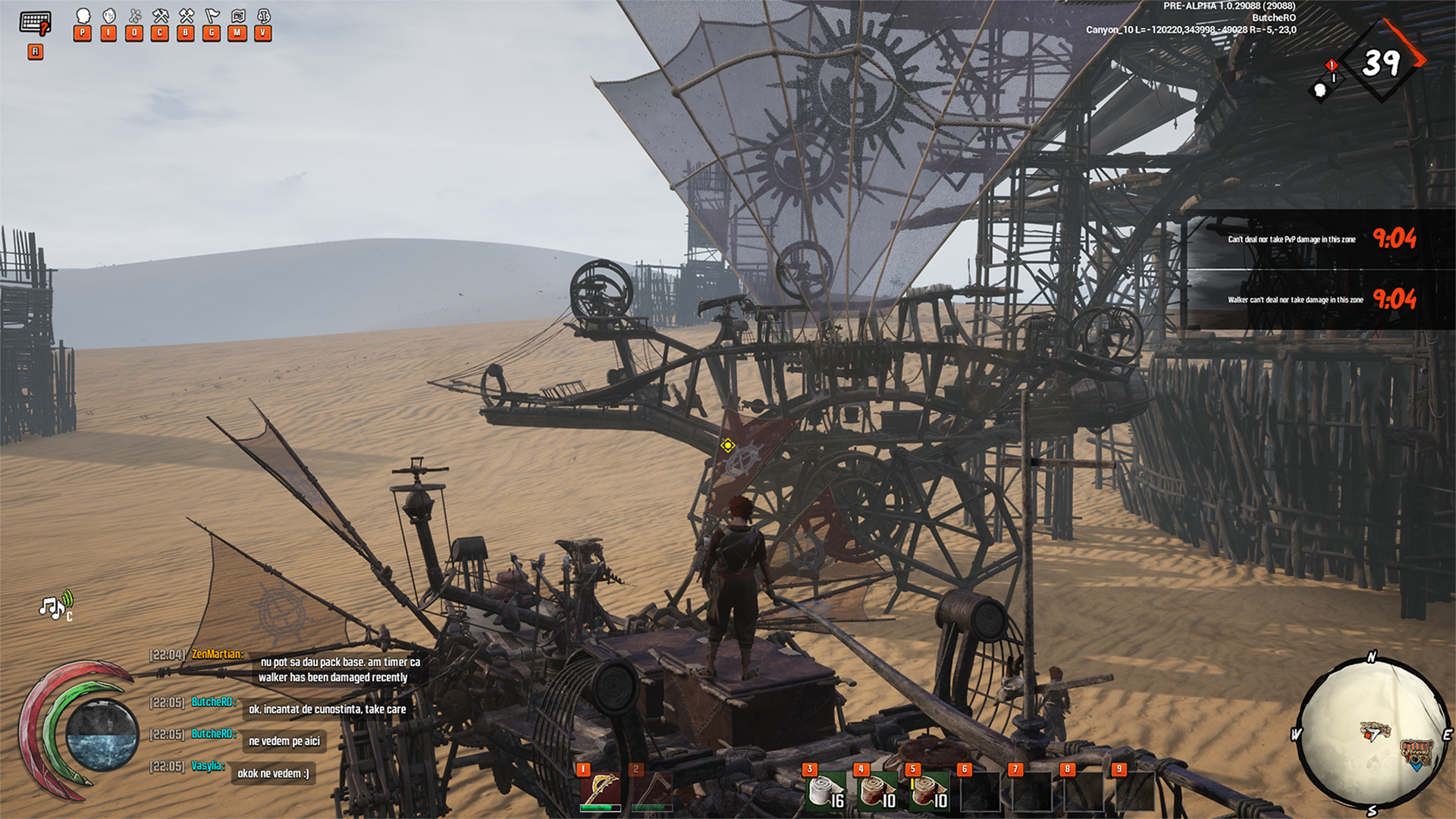The width and height of the screenshot is (1456, 819).
Task: Toggle the voice chat headset icon
Action: click(x=263, y=17)
